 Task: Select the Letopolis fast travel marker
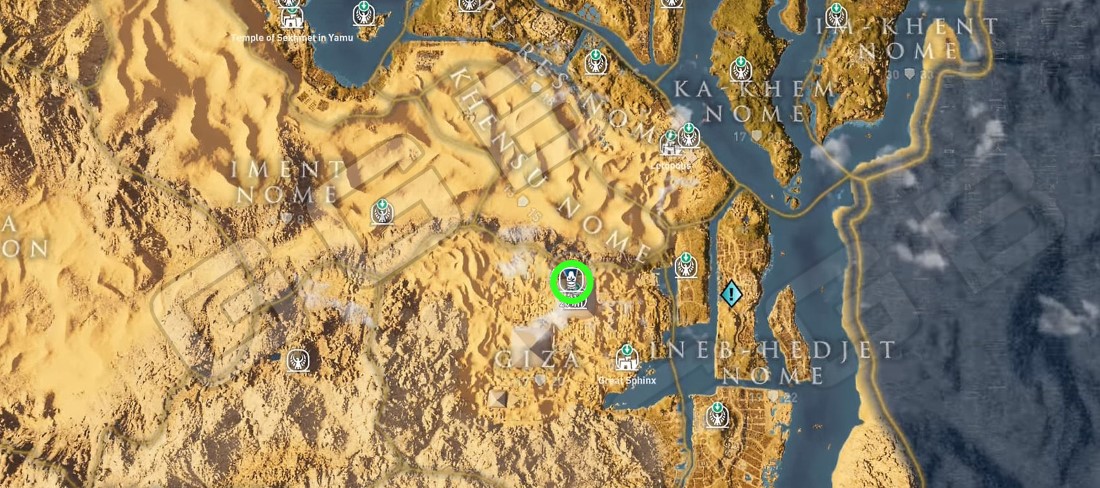tap(671, 145)
